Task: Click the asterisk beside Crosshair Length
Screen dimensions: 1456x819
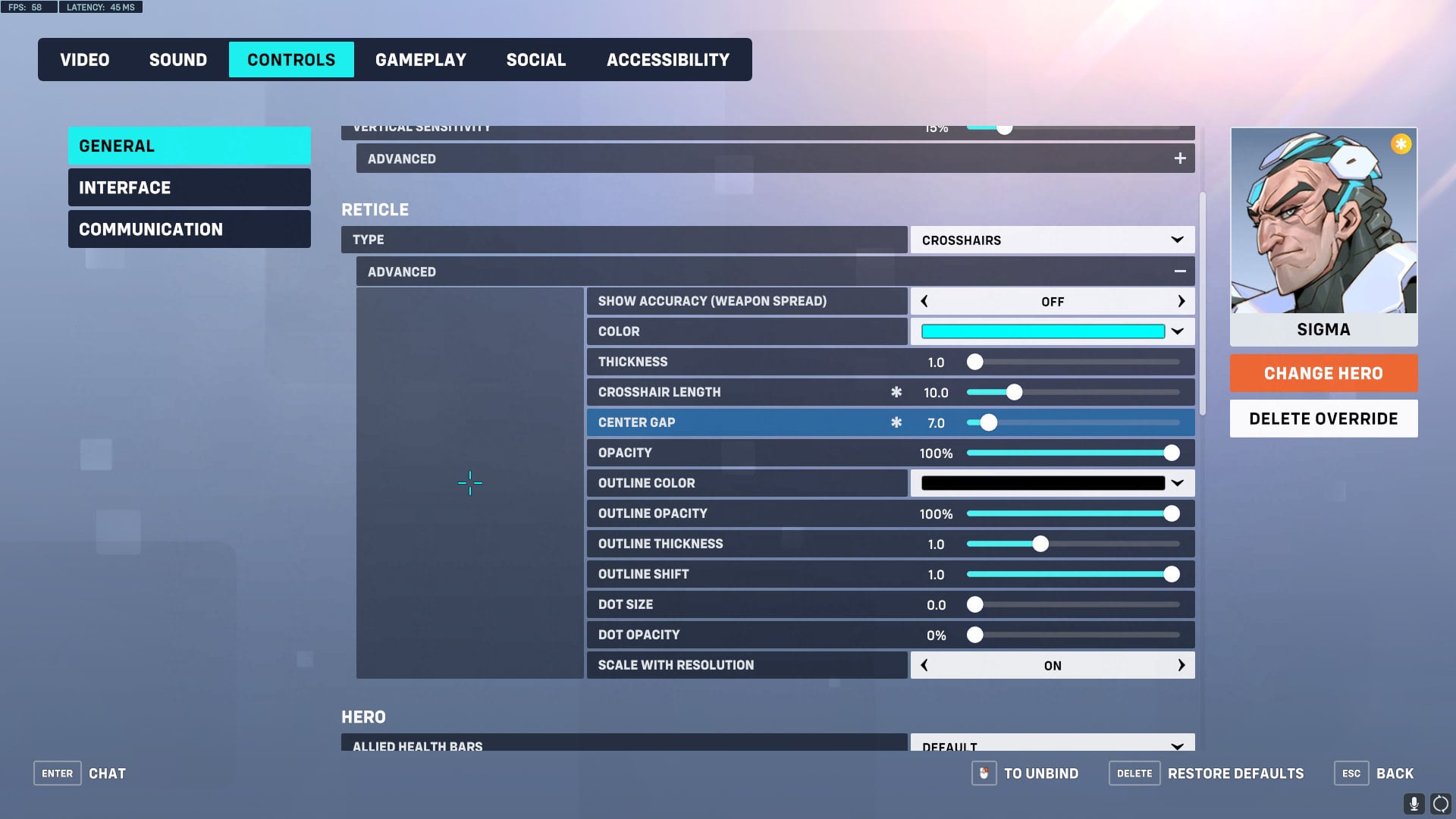Action: 896,392
